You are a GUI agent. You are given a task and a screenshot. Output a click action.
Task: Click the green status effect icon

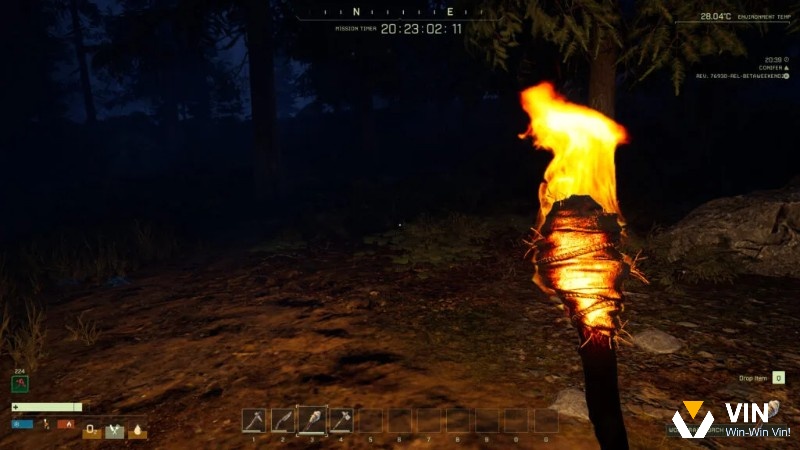point(20,383)
